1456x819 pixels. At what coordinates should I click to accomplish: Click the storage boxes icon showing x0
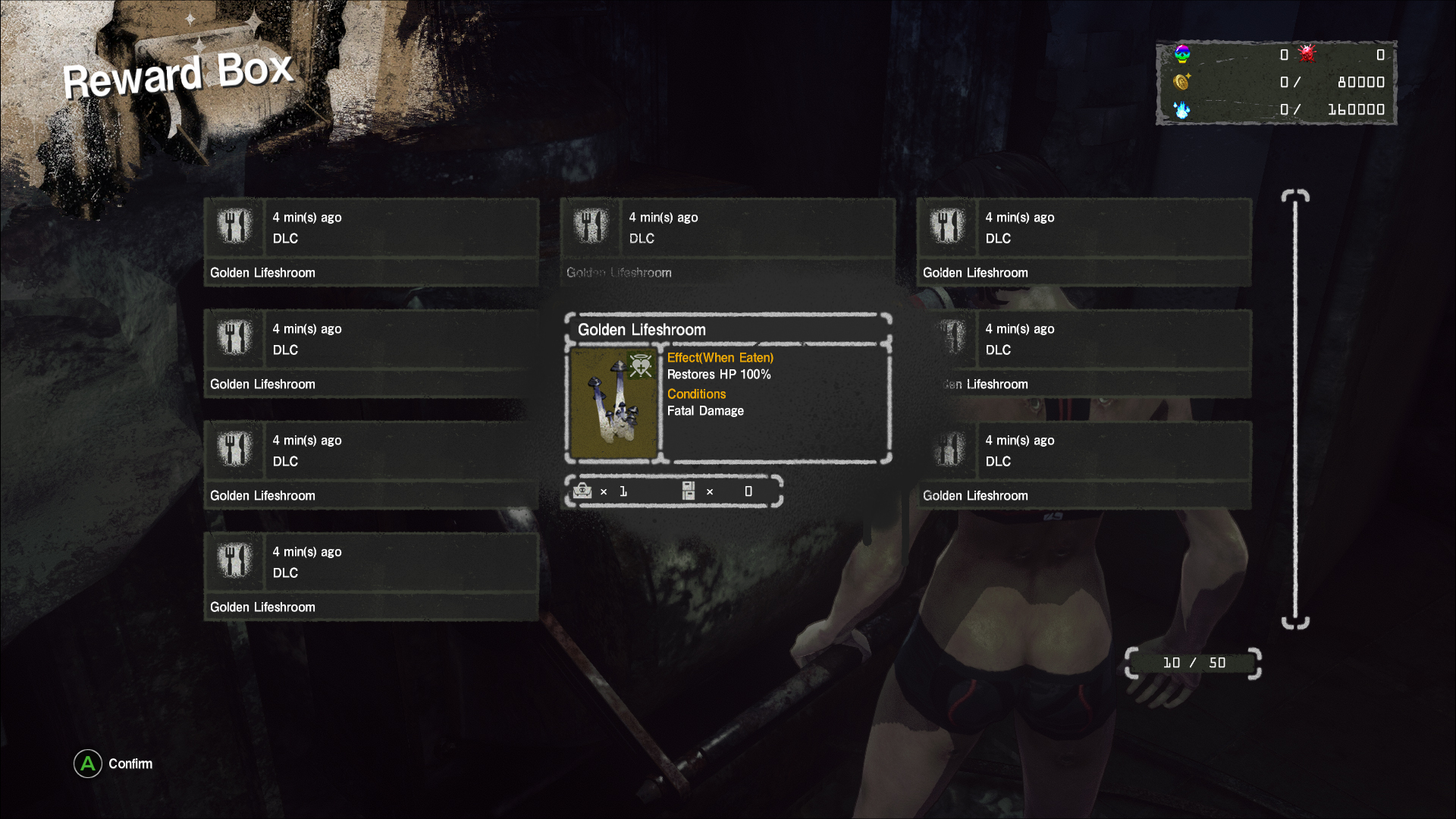pos(689,491)
